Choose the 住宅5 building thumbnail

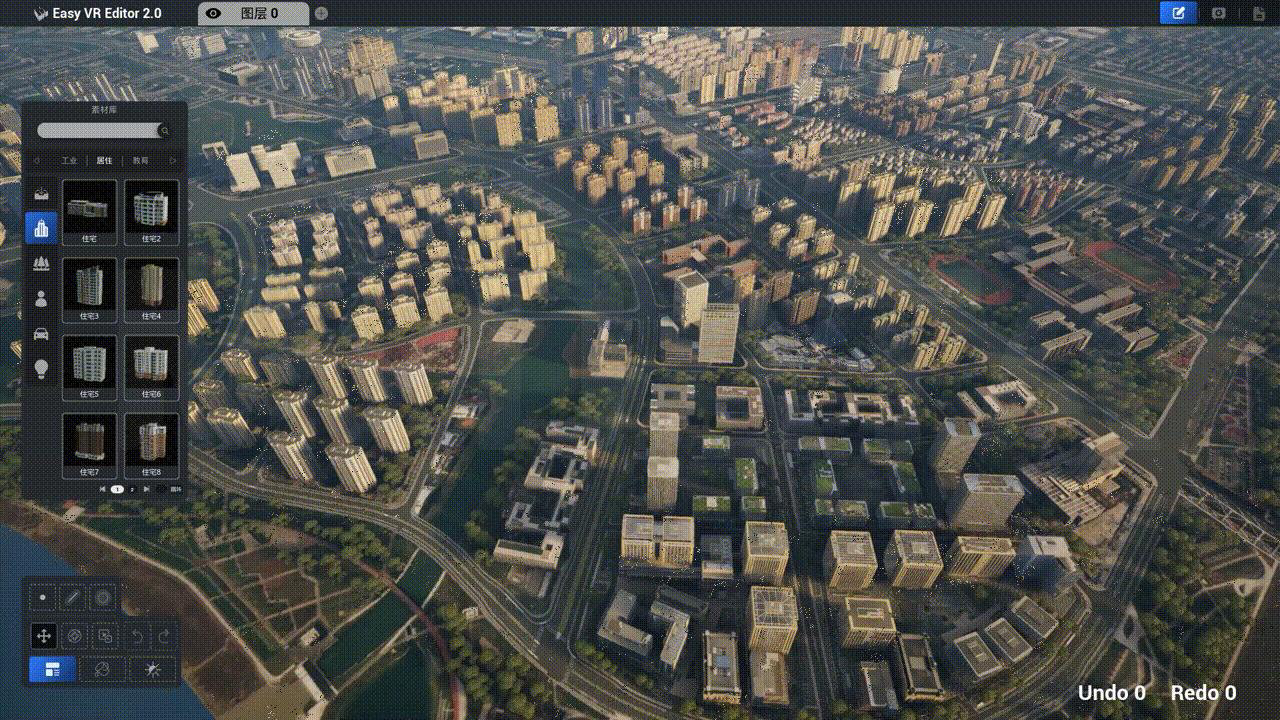point(90,363)
